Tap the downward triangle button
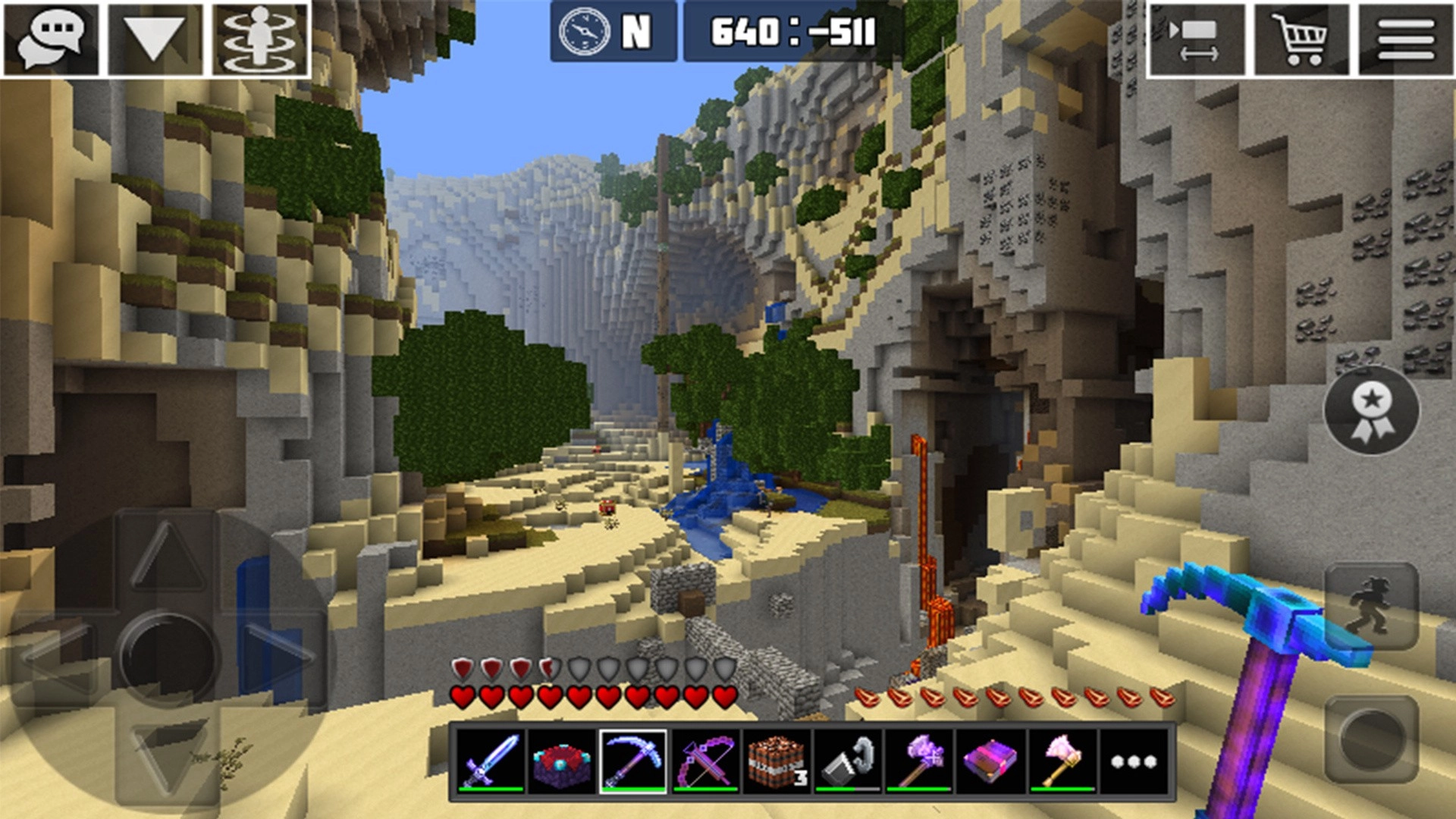Image resolution: width=1456 pixels, height=819 pixels. 155,38
